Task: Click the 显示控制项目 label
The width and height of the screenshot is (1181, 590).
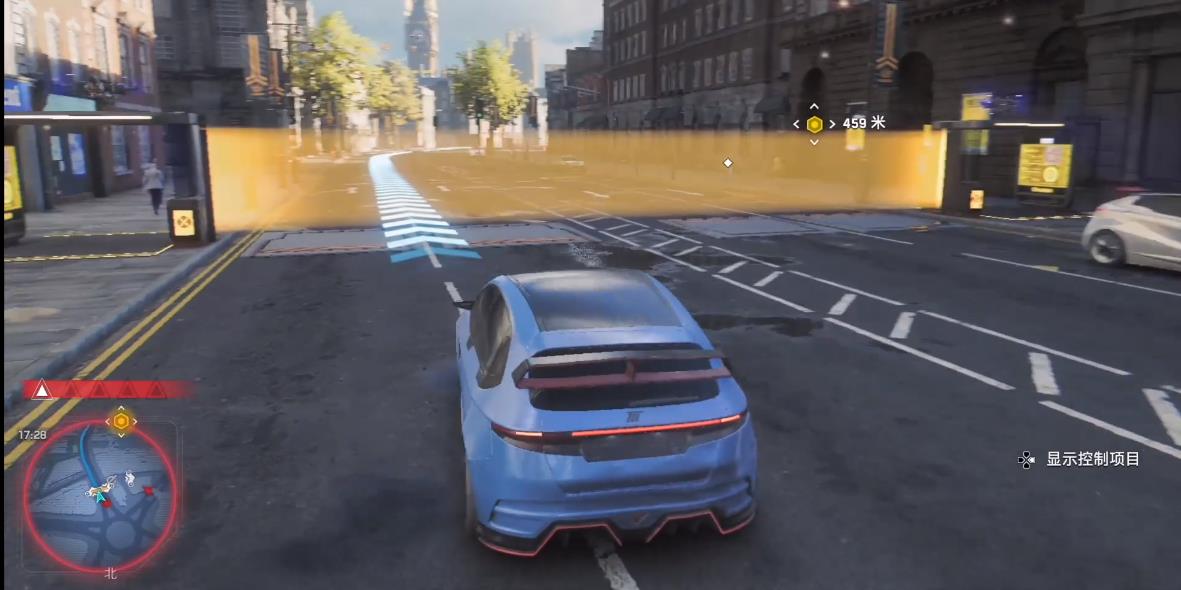Action: coord(1092,459)
